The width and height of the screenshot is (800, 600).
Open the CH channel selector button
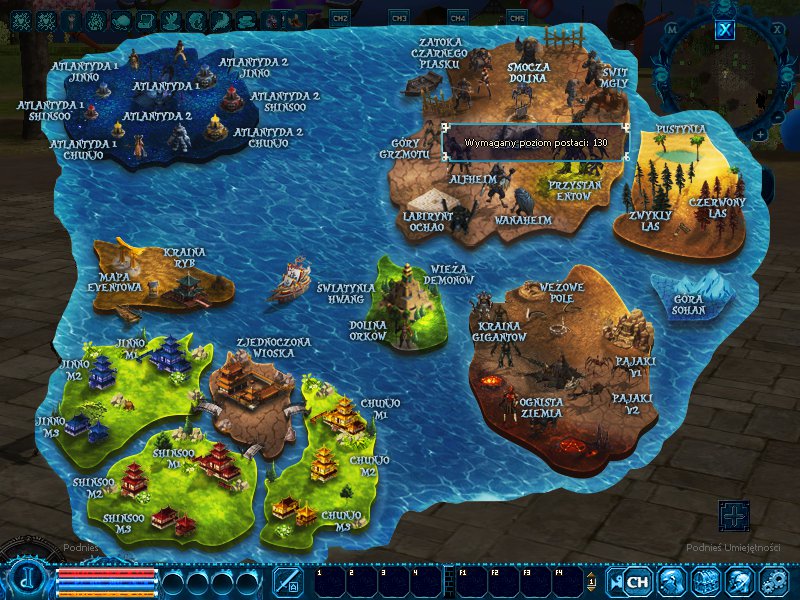637,581
